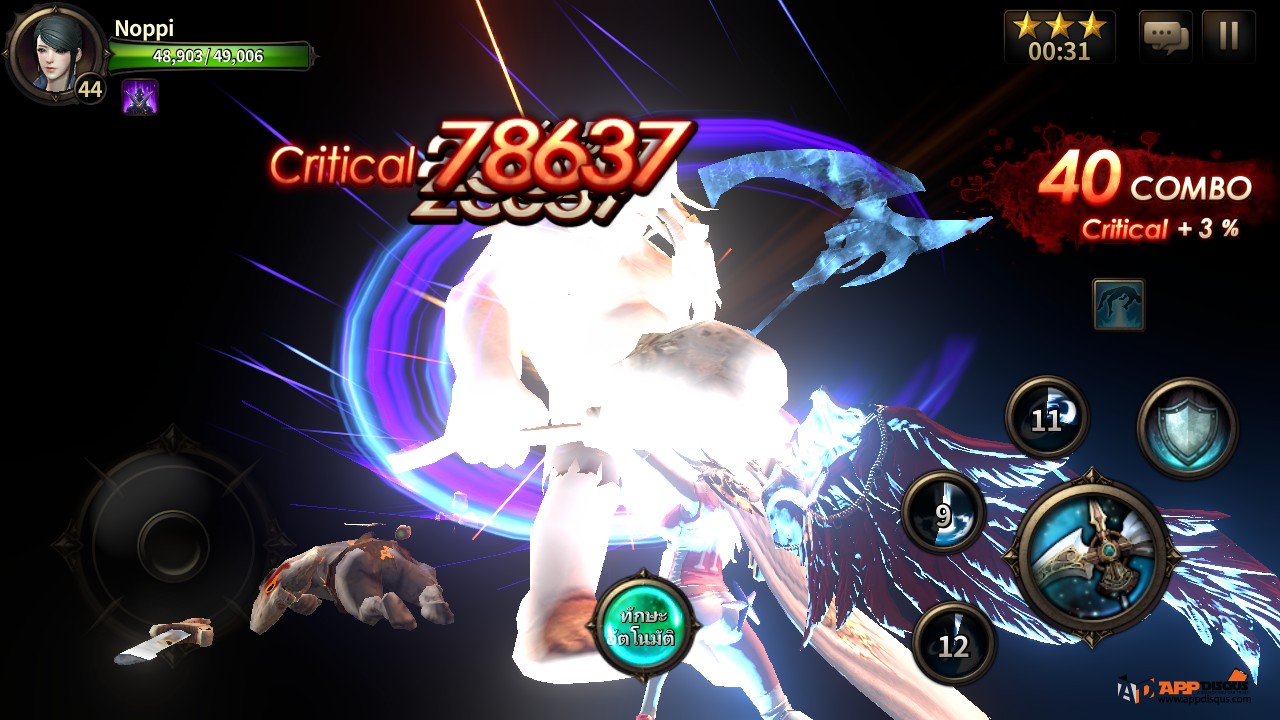The image size is (1280, 720).
Task: Pause the game
Action: click(1228, 37)
